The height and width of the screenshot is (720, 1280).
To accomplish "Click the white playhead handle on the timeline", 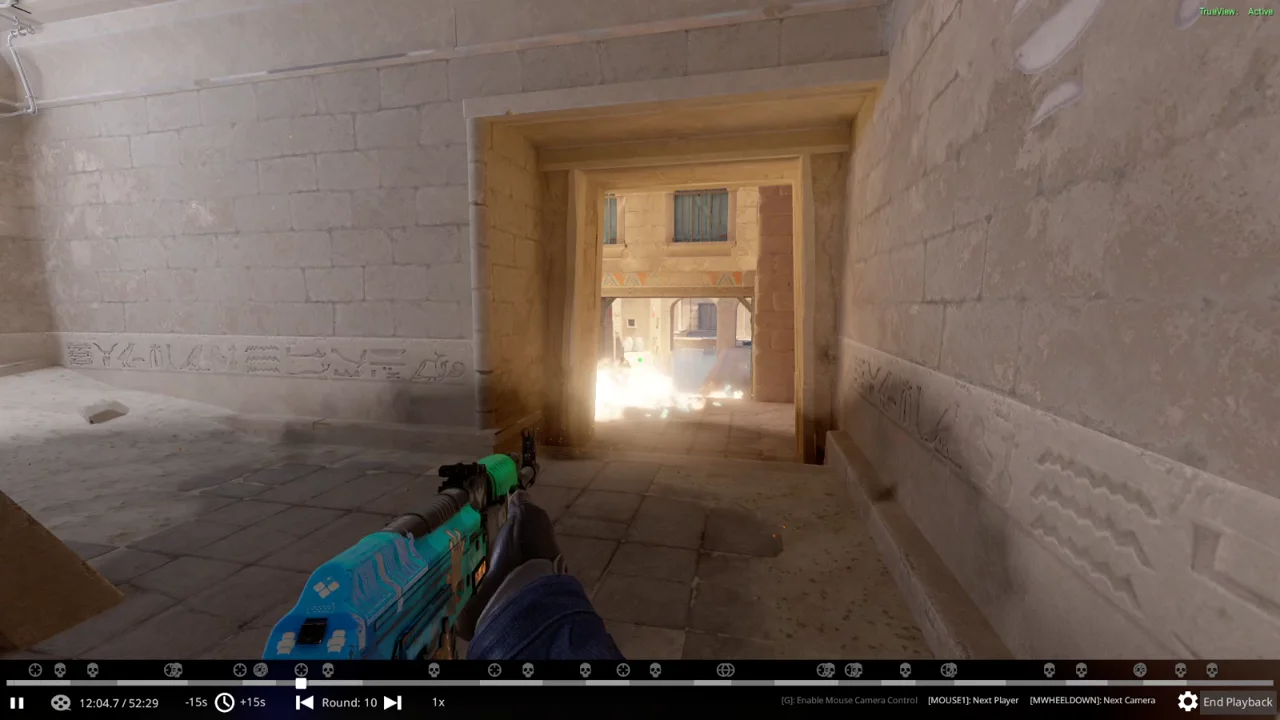I will click(x=301, y=684).
